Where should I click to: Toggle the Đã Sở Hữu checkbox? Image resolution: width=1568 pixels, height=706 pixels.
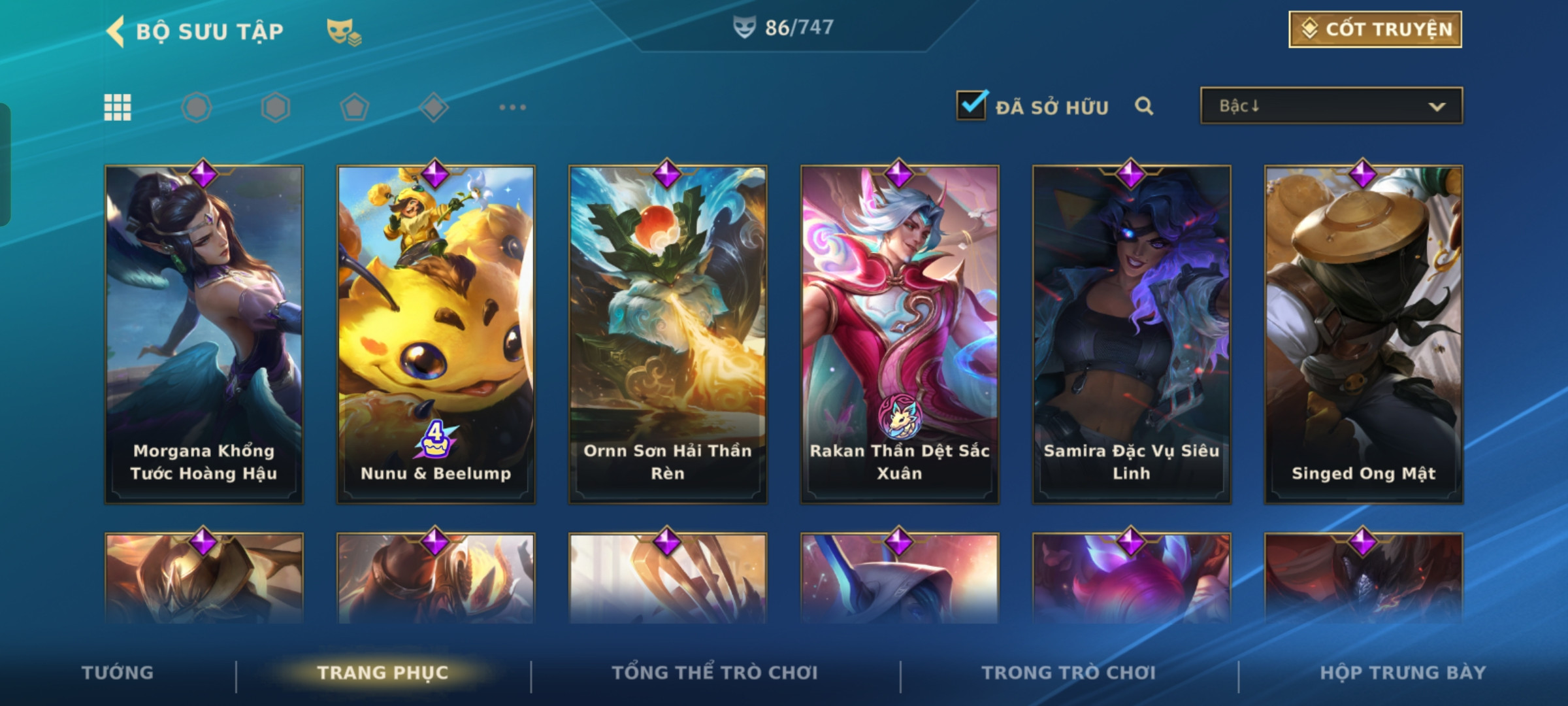click(972, 105)
